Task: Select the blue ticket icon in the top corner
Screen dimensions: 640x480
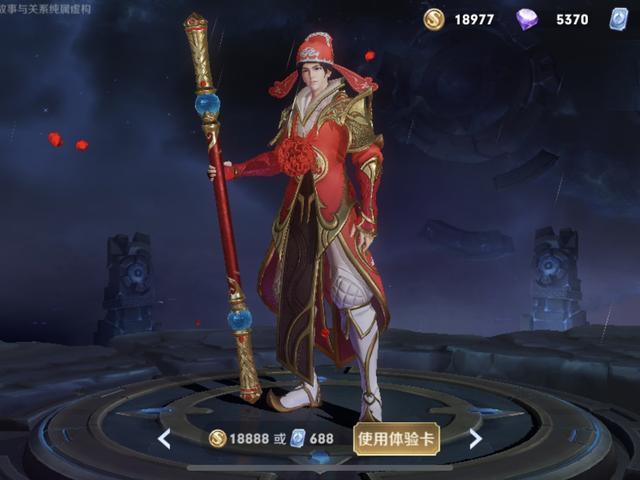Action: tap(619, 19)
